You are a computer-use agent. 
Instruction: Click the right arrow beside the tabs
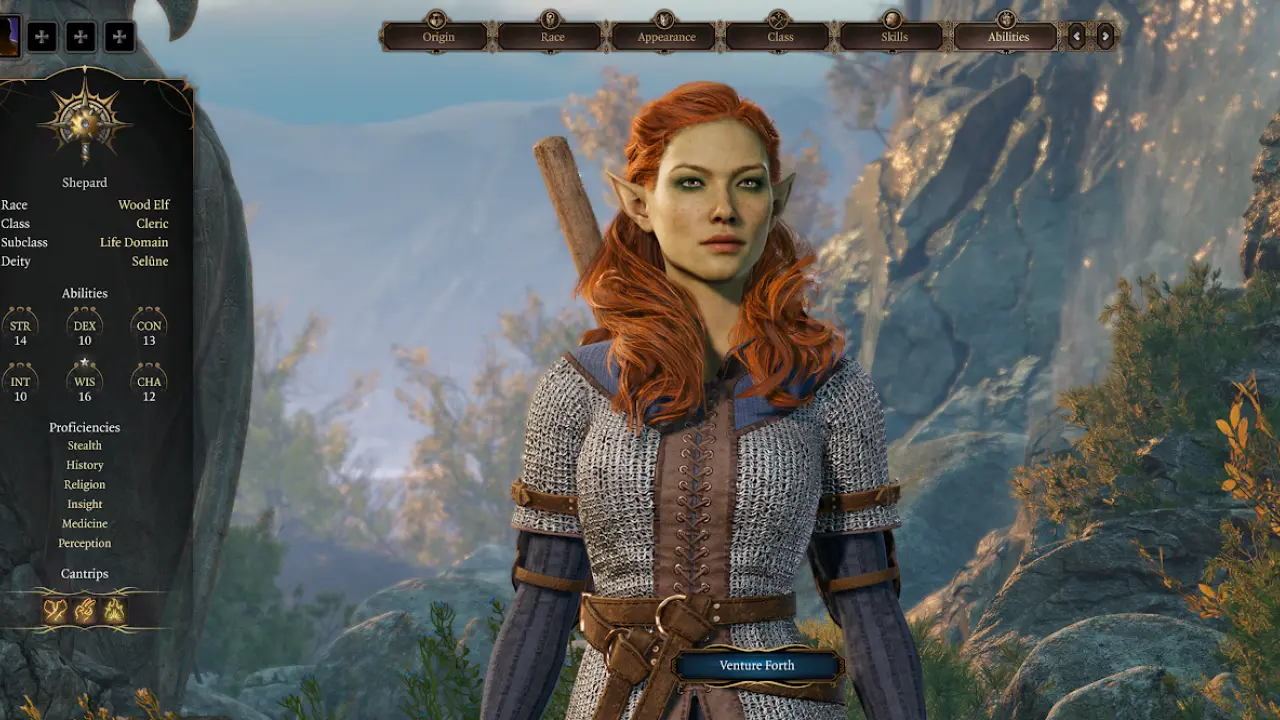point(1105,37)
